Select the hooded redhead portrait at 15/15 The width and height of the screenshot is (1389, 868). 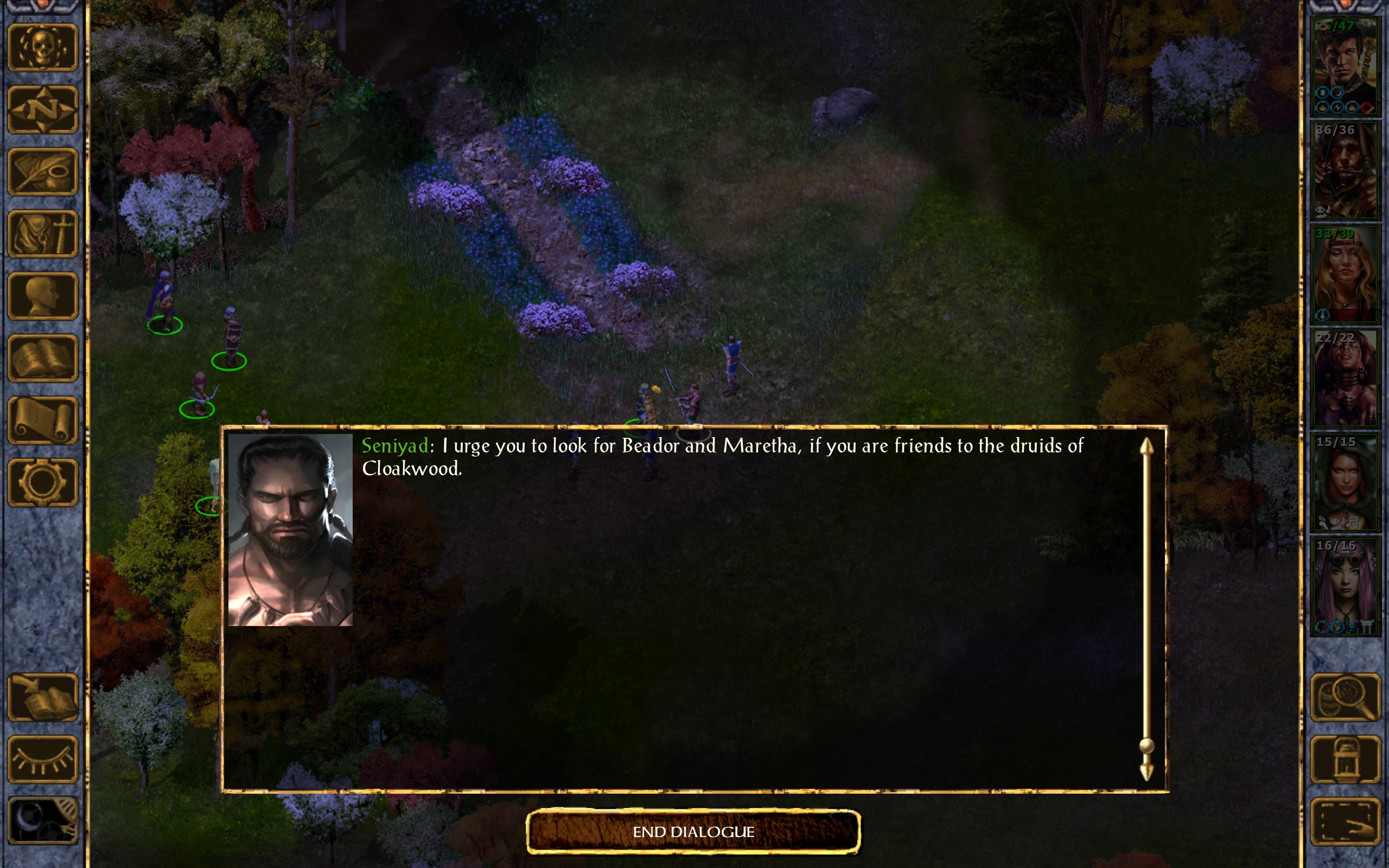(1345, 482)
